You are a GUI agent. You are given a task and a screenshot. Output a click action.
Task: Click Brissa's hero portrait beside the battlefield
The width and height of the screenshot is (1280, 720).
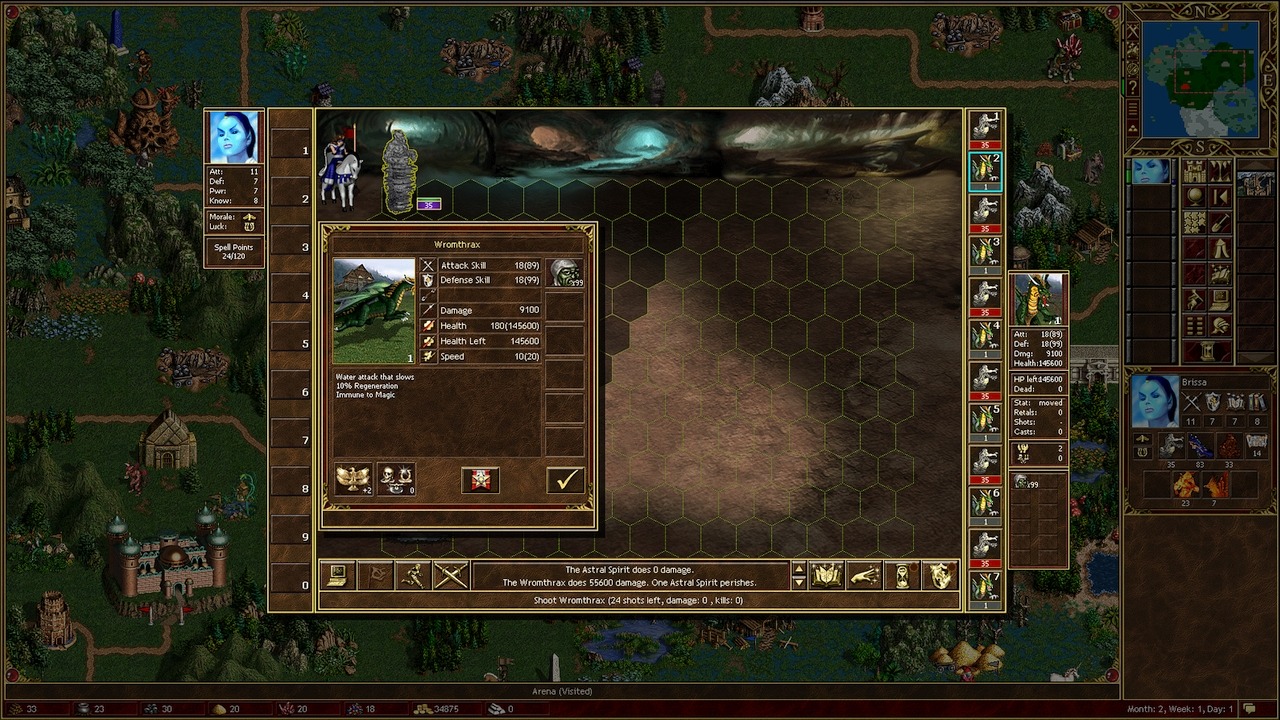pos(234,137)
